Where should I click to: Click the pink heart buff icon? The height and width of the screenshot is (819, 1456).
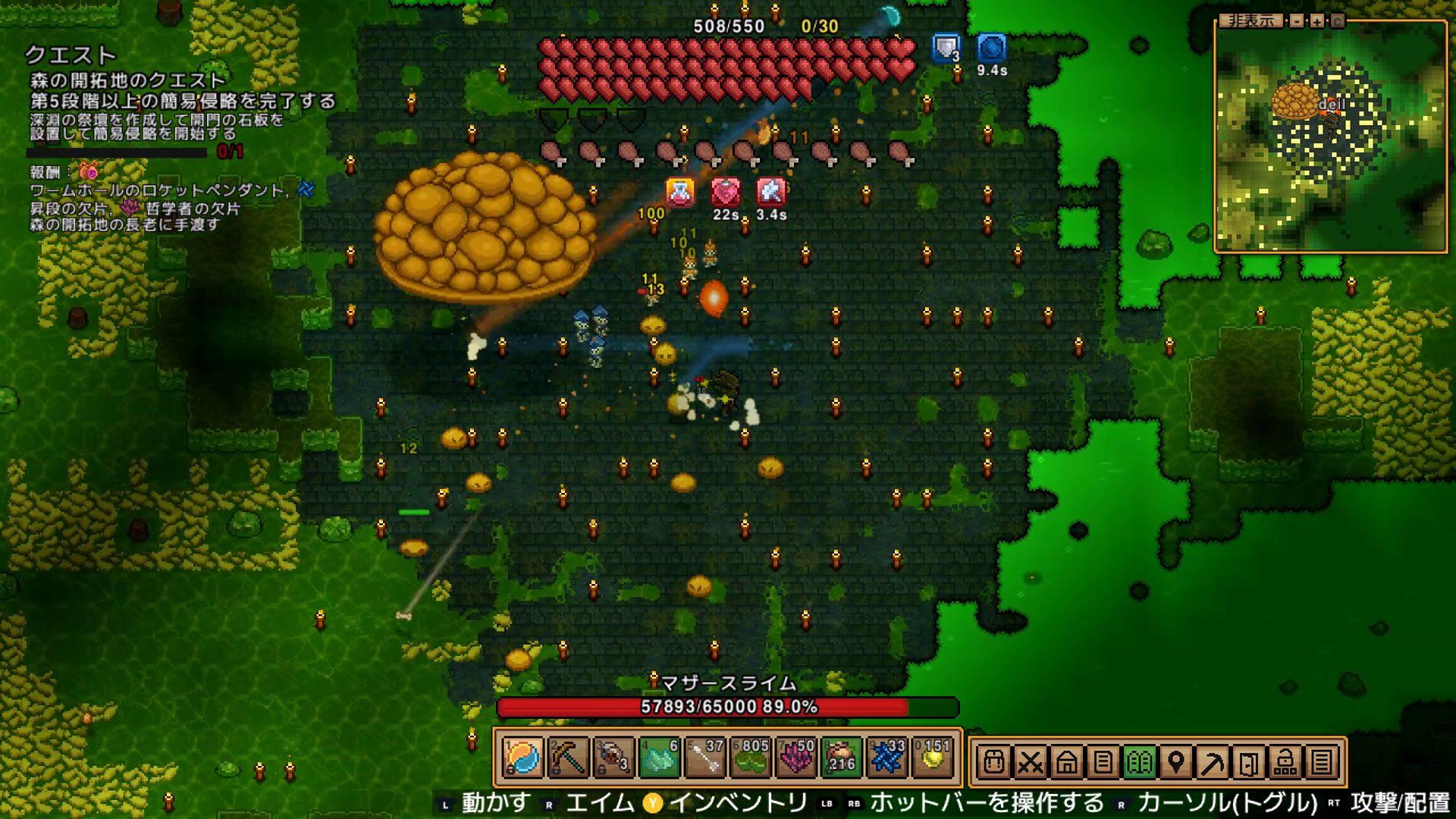coord(725,193)
